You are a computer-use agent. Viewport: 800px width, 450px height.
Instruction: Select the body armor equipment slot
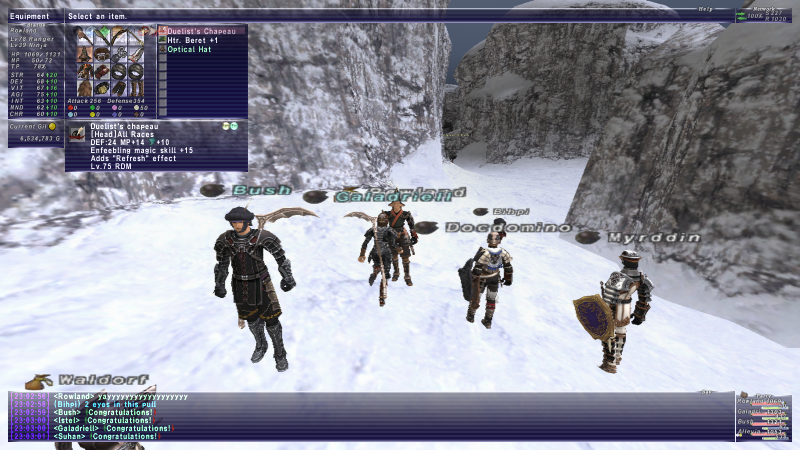pyautogui.click(x=82, y=71)
